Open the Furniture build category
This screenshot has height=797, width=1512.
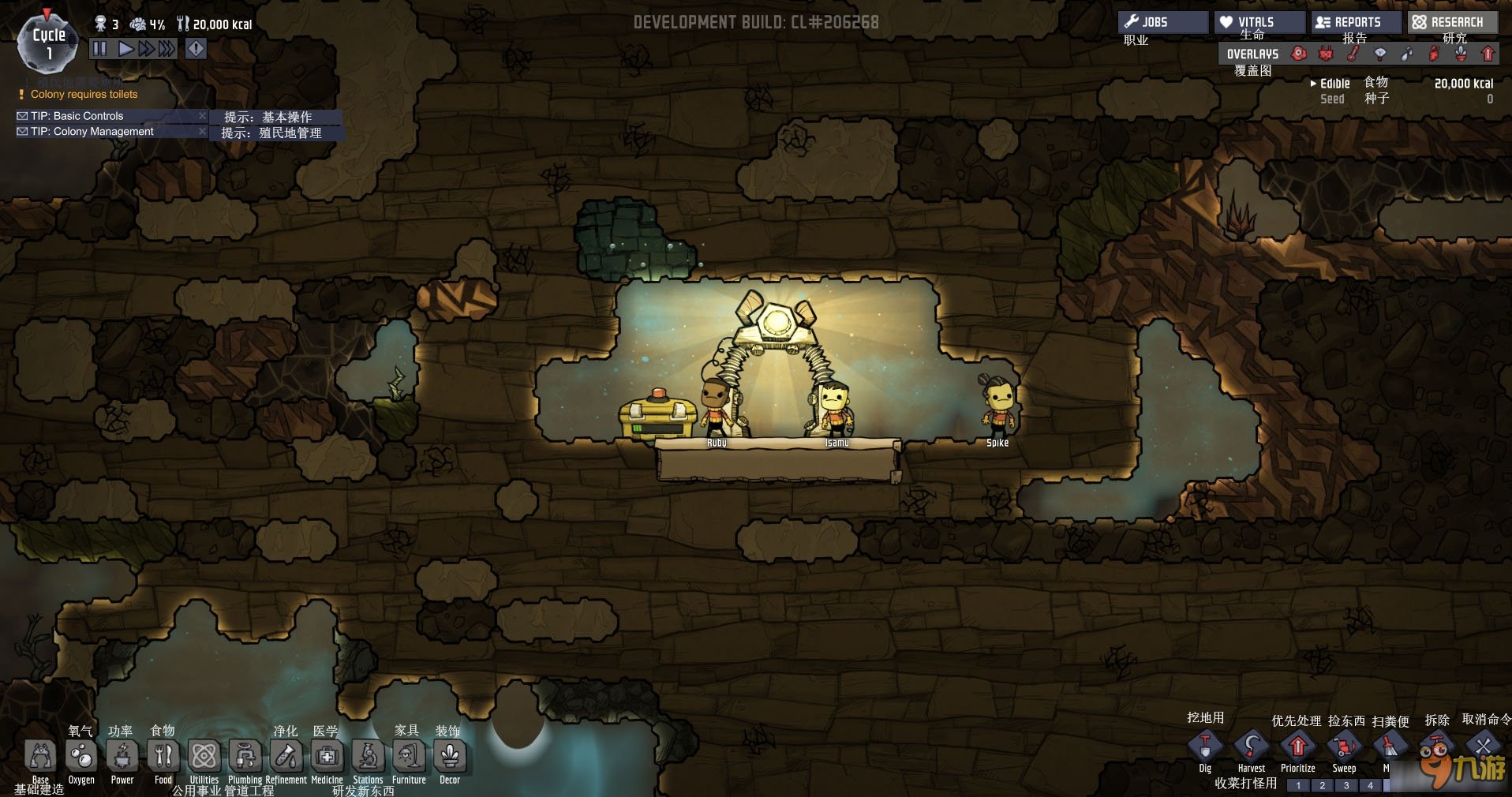click(409, 757)
